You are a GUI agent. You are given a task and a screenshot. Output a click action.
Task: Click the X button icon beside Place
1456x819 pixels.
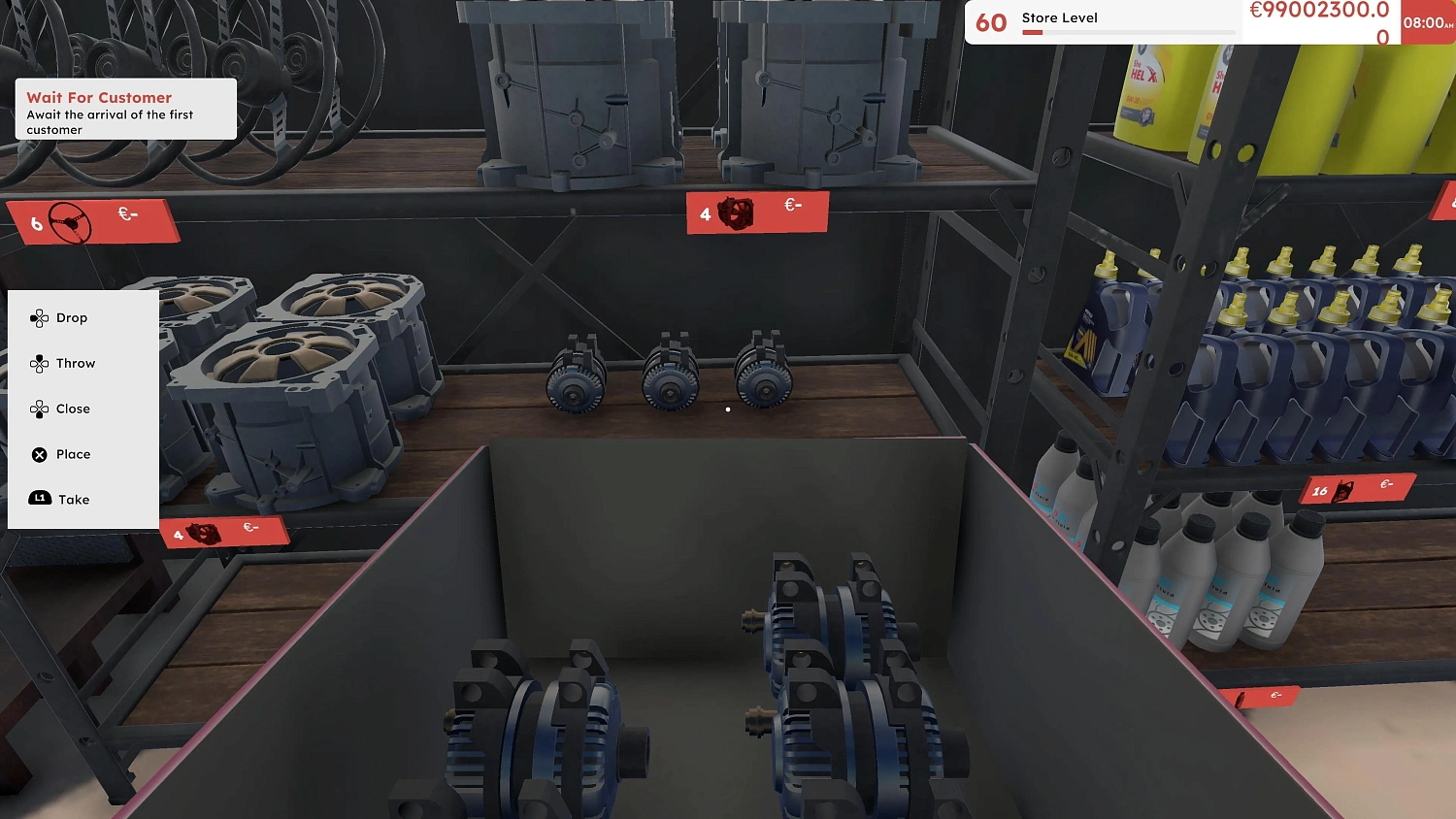(x=38, y=453)
